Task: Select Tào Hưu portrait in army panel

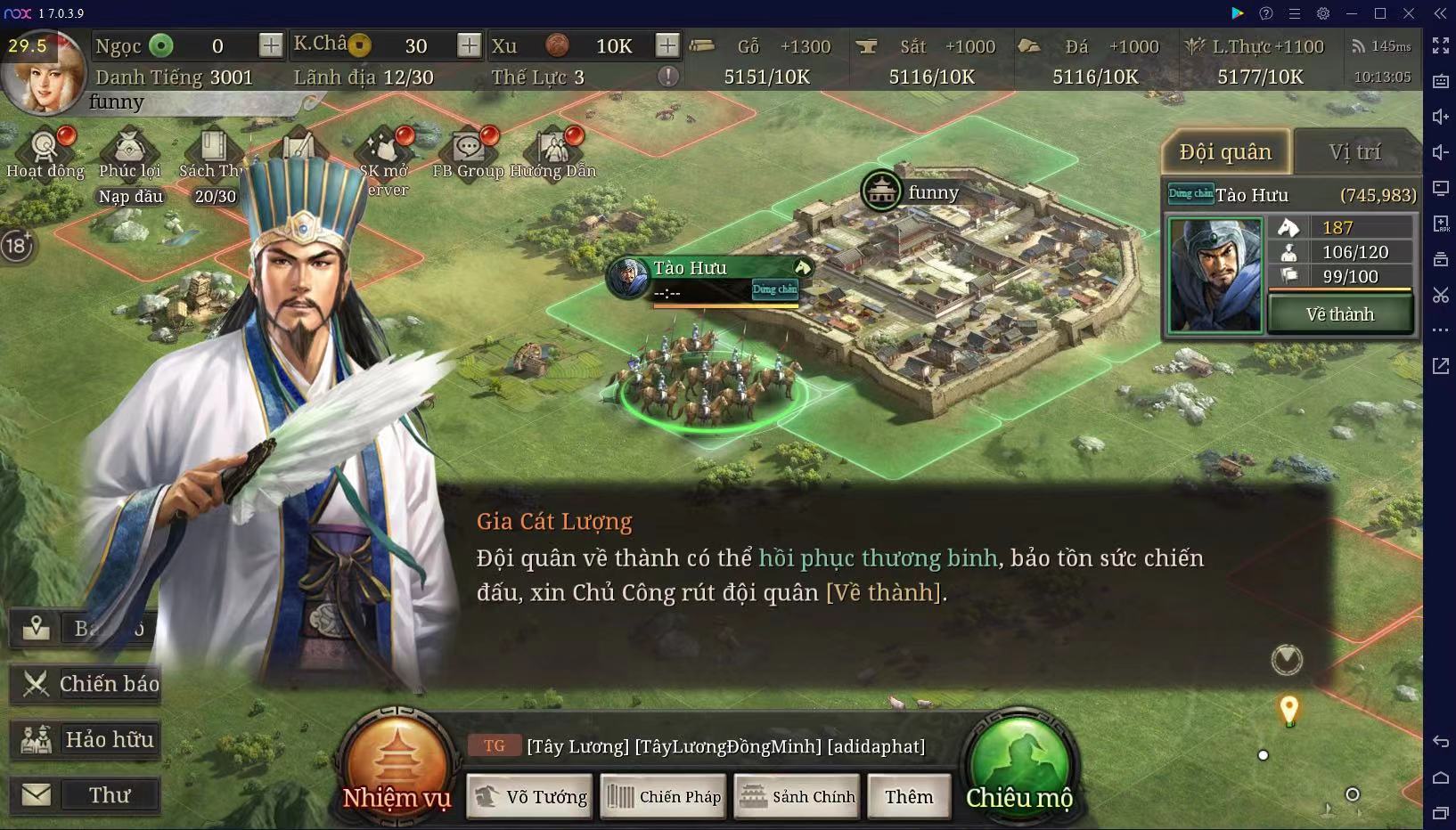Action: pos(1215,274)
